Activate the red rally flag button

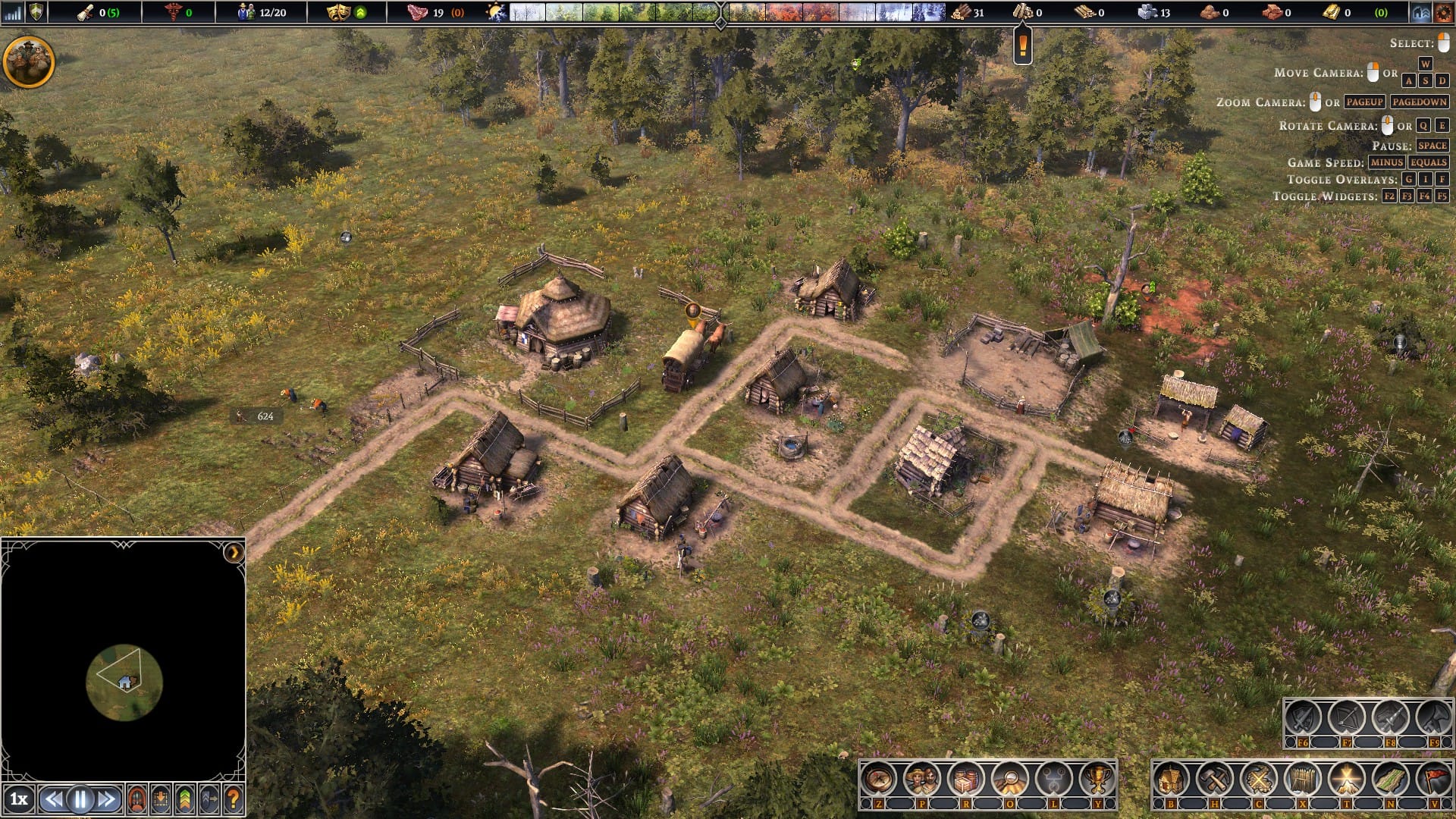[1433, 779]
